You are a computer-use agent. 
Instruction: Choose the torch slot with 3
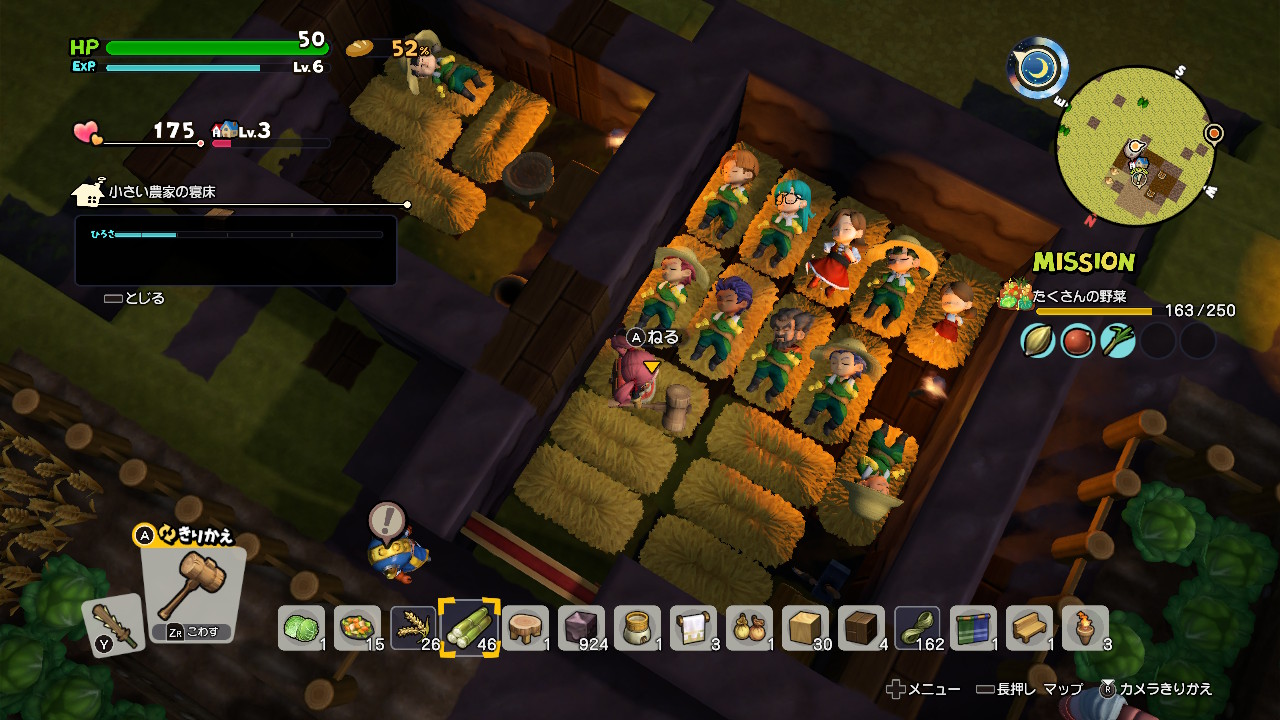tap(1085, 628)
